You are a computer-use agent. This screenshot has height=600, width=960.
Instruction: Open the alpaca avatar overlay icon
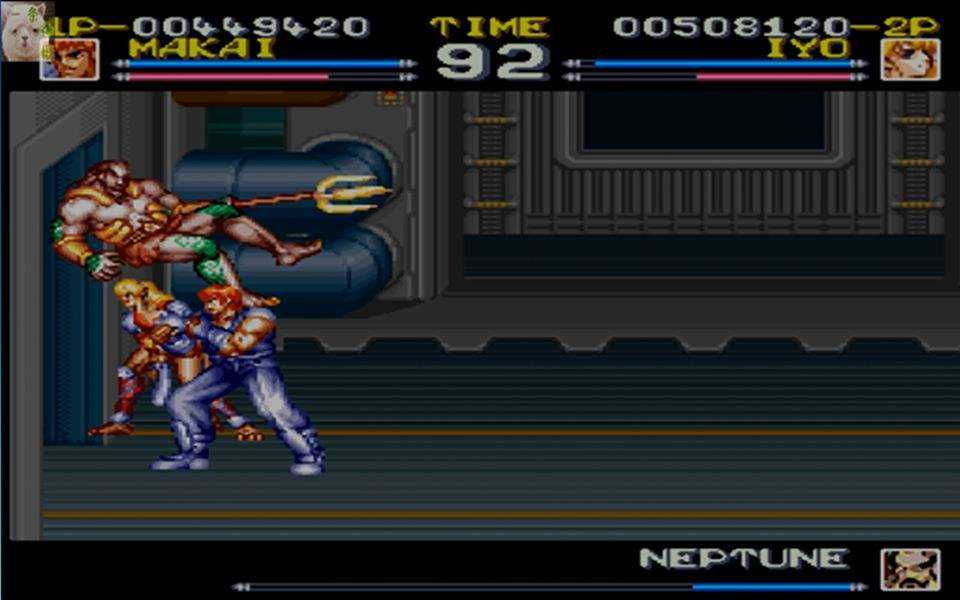22,20
